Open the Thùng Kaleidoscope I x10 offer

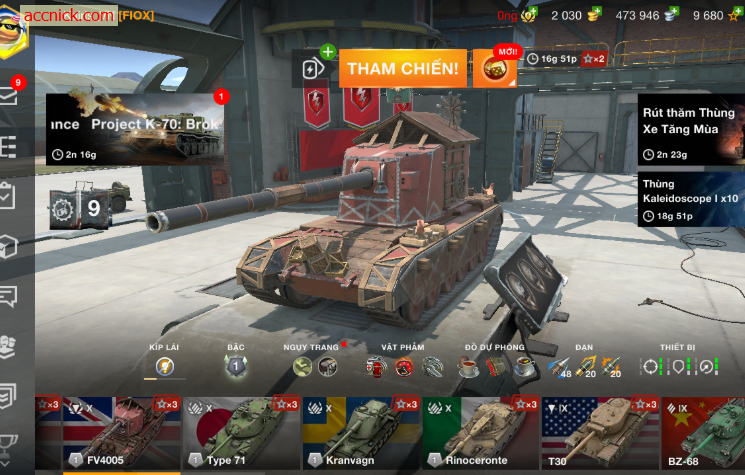tap(691, 199)
